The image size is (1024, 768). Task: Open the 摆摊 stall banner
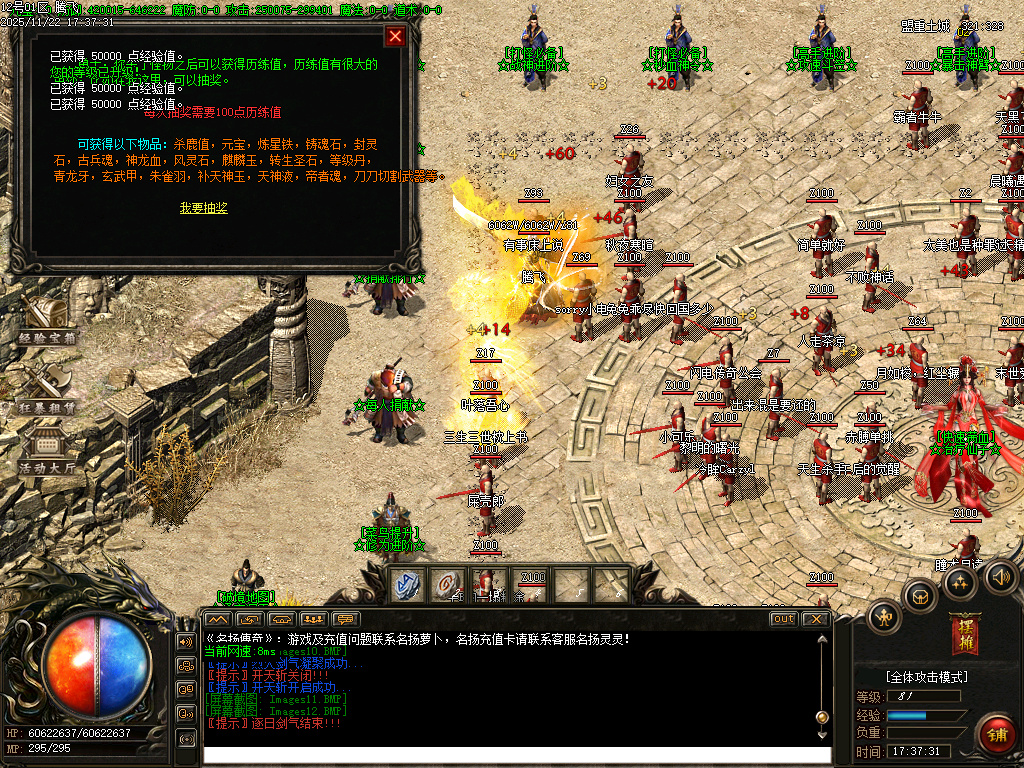(x=966, y=632)
